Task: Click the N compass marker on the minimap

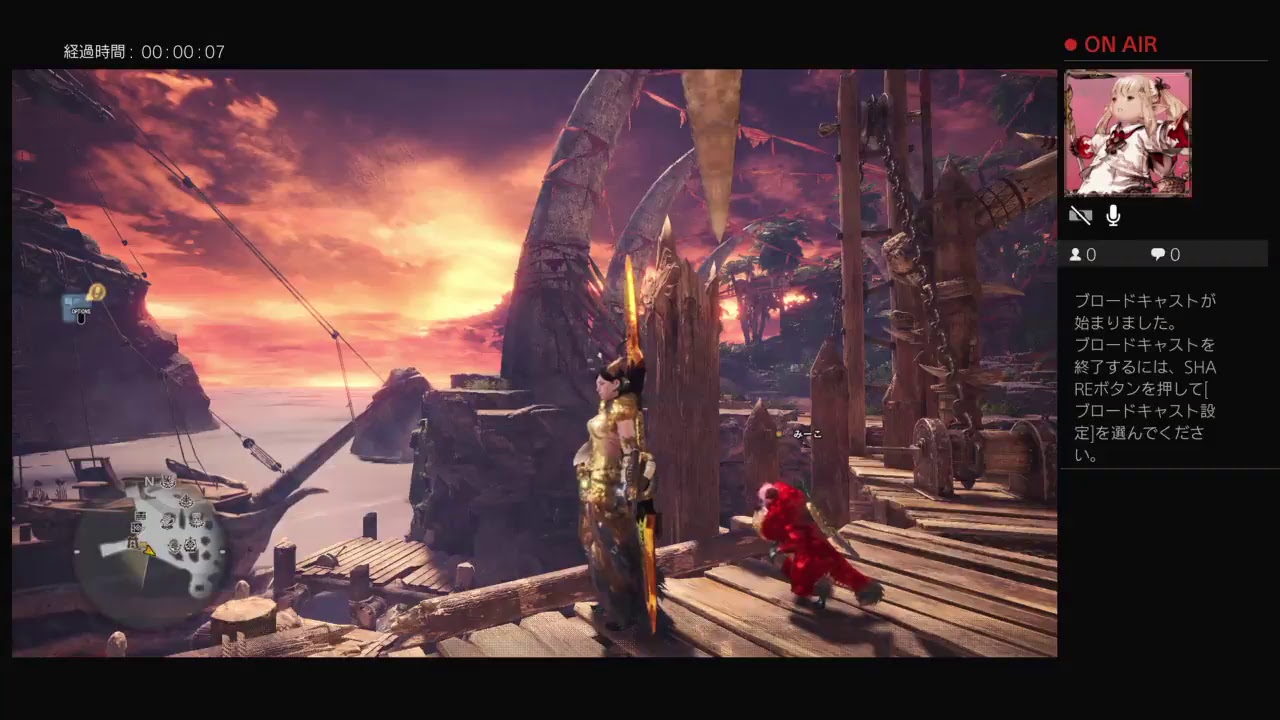Action: point(147,483)
